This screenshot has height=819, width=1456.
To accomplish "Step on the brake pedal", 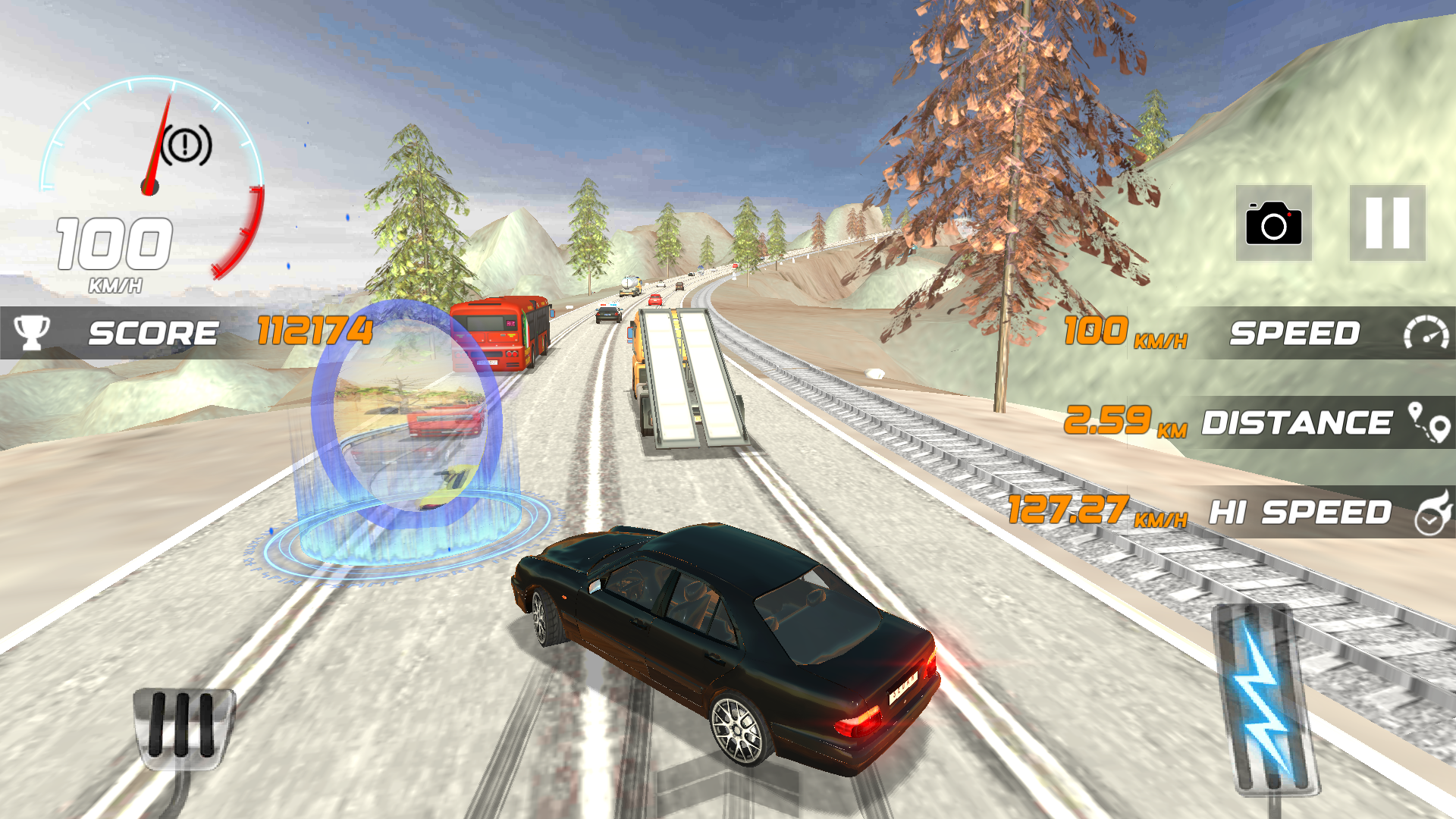I will point(184,726).
